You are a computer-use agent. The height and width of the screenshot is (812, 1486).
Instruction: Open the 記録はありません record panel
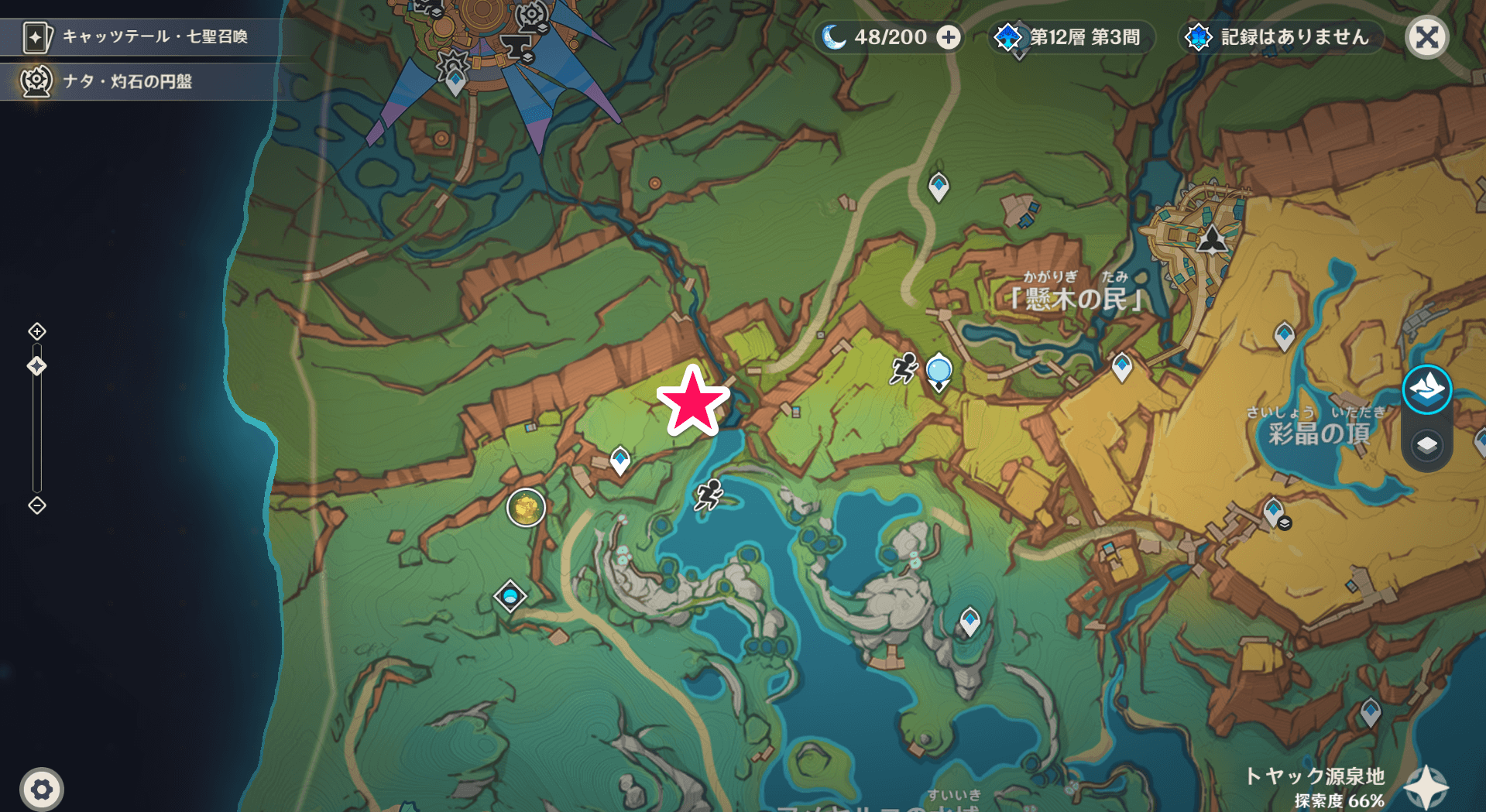1282,37
